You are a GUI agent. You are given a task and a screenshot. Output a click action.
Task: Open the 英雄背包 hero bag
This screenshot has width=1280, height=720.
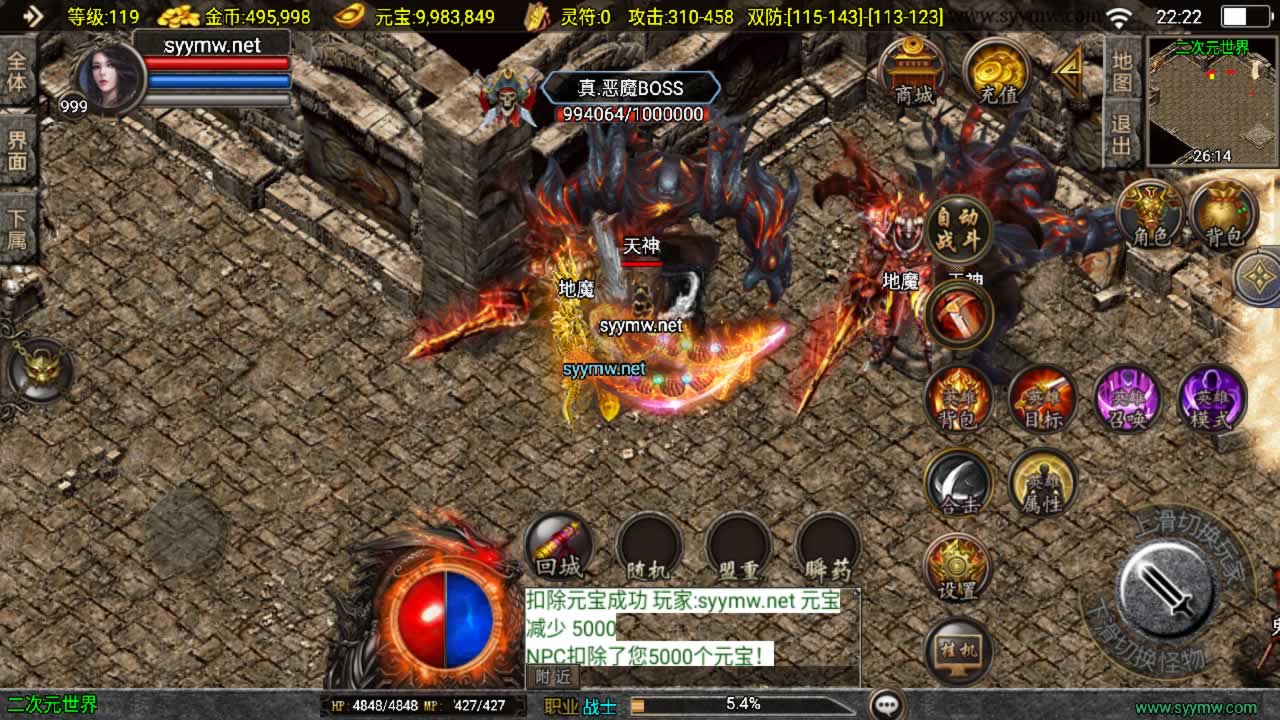coord(958,398)
